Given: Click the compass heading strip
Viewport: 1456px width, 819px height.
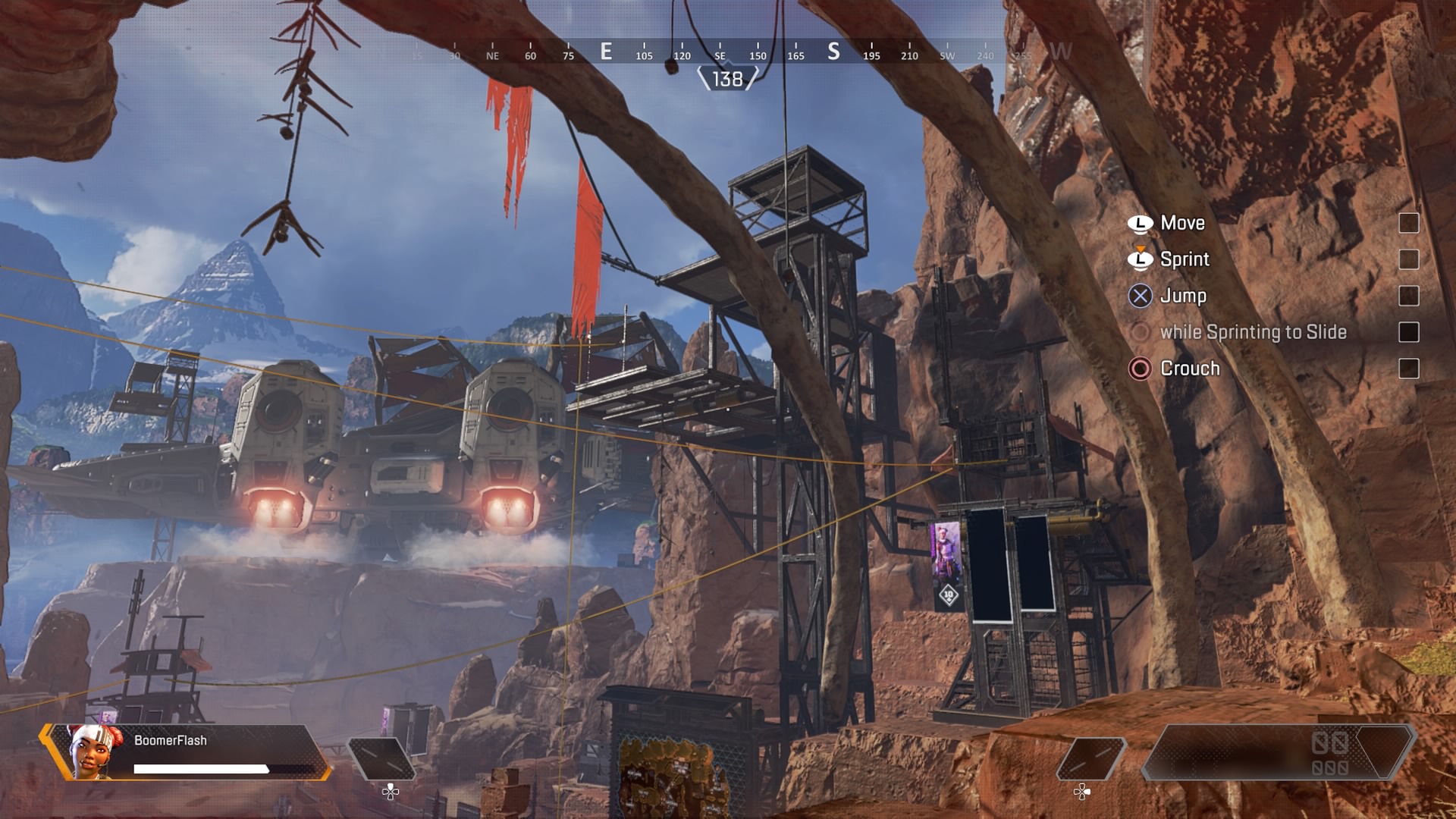Looking at the screenshot, I should click(726, 53).
